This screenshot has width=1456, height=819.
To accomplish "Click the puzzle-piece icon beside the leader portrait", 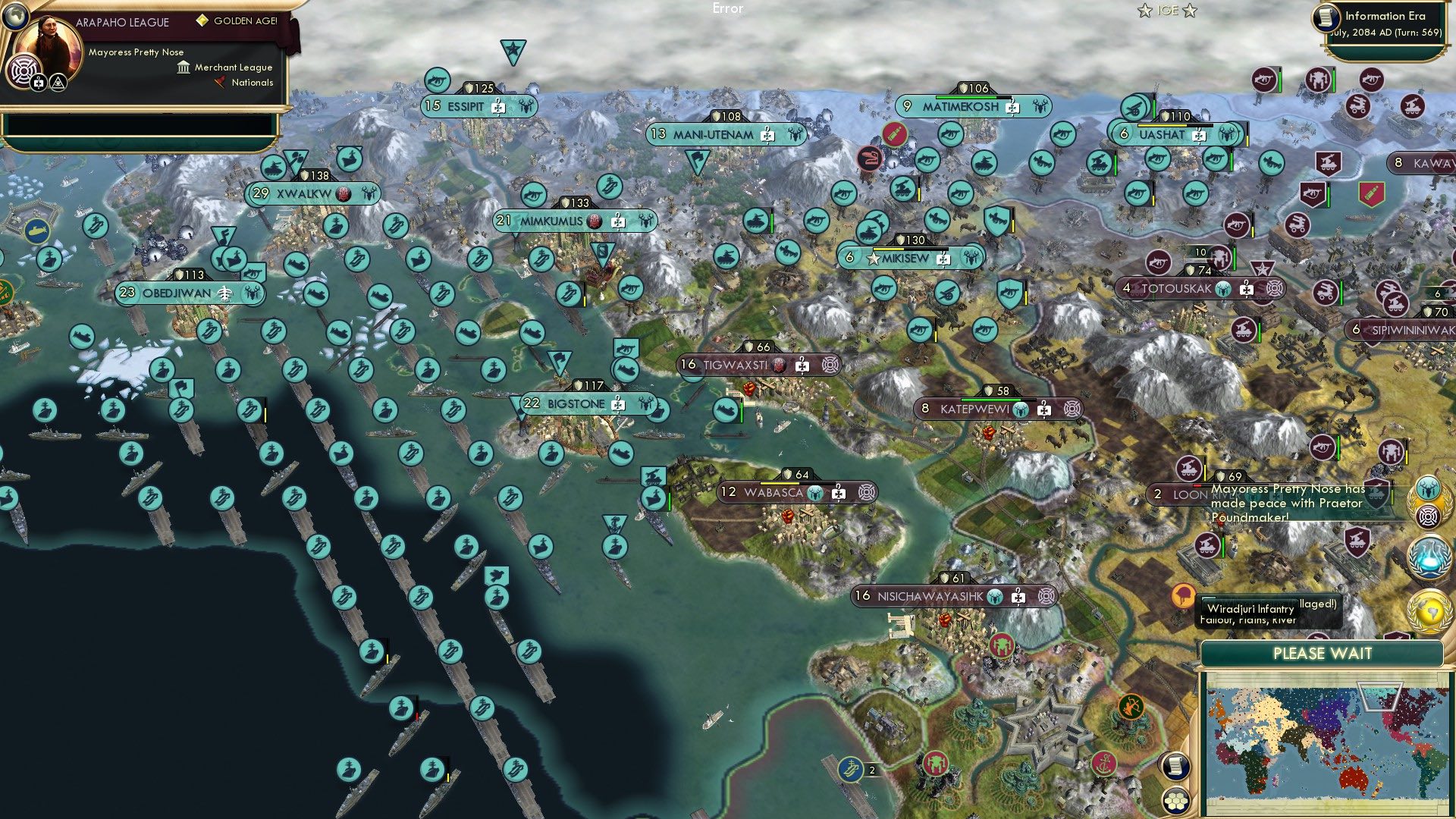I will coord(38,83).
